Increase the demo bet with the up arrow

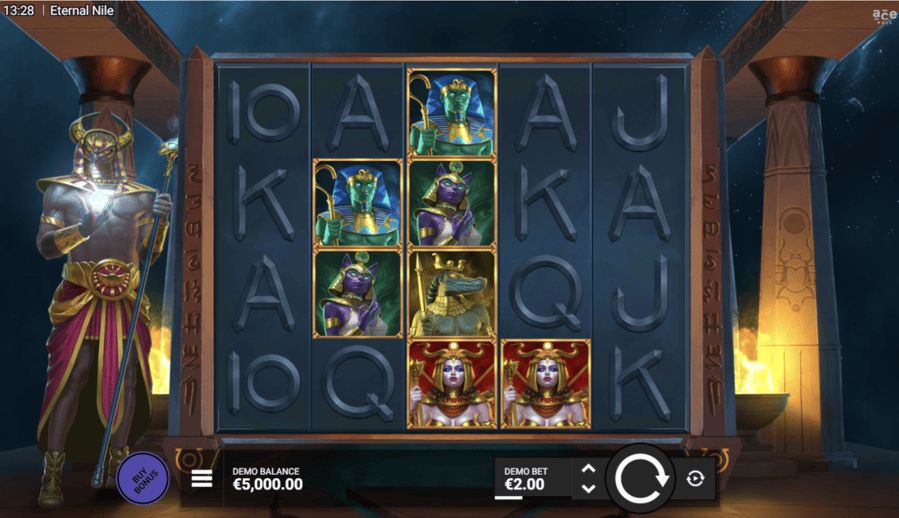click(x=589, y=469)
